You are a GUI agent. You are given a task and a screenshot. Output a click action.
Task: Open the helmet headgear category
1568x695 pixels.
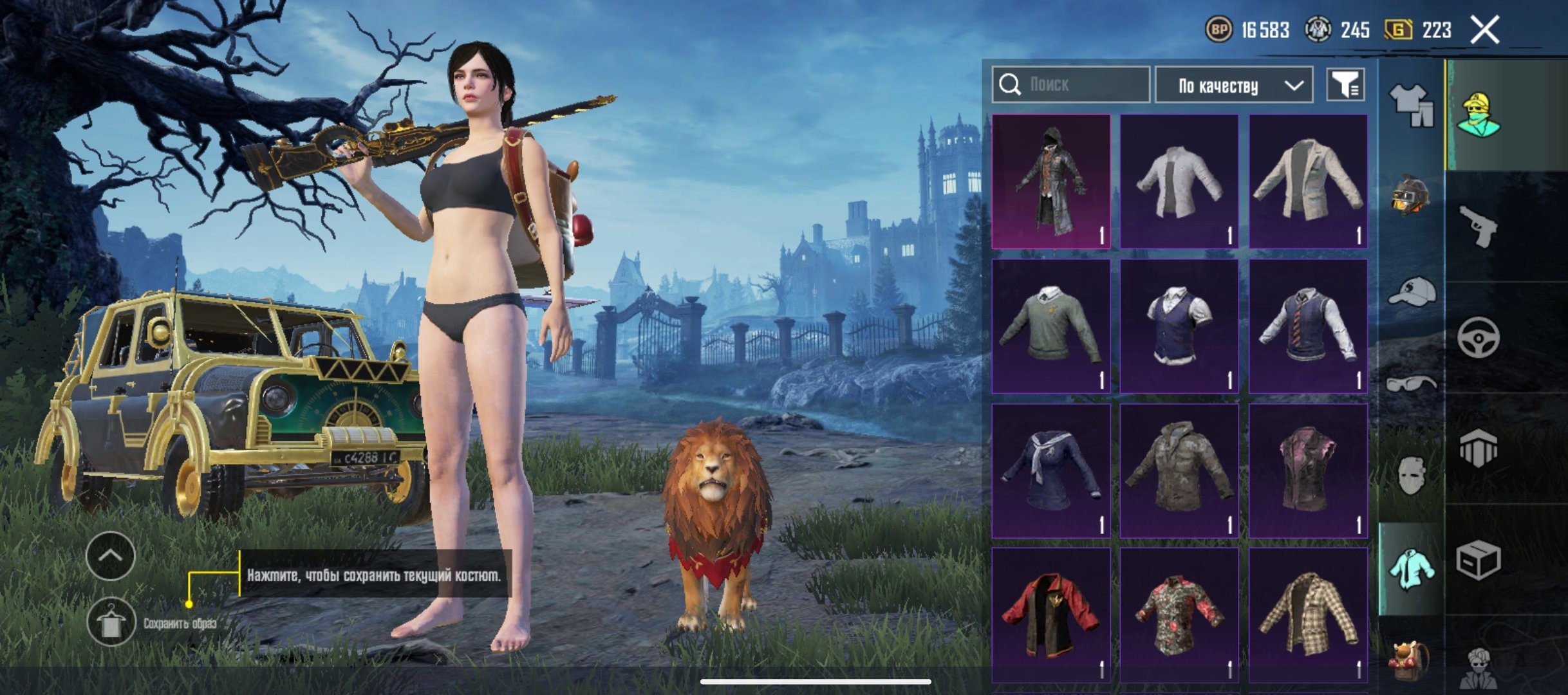pos(1411,195)
